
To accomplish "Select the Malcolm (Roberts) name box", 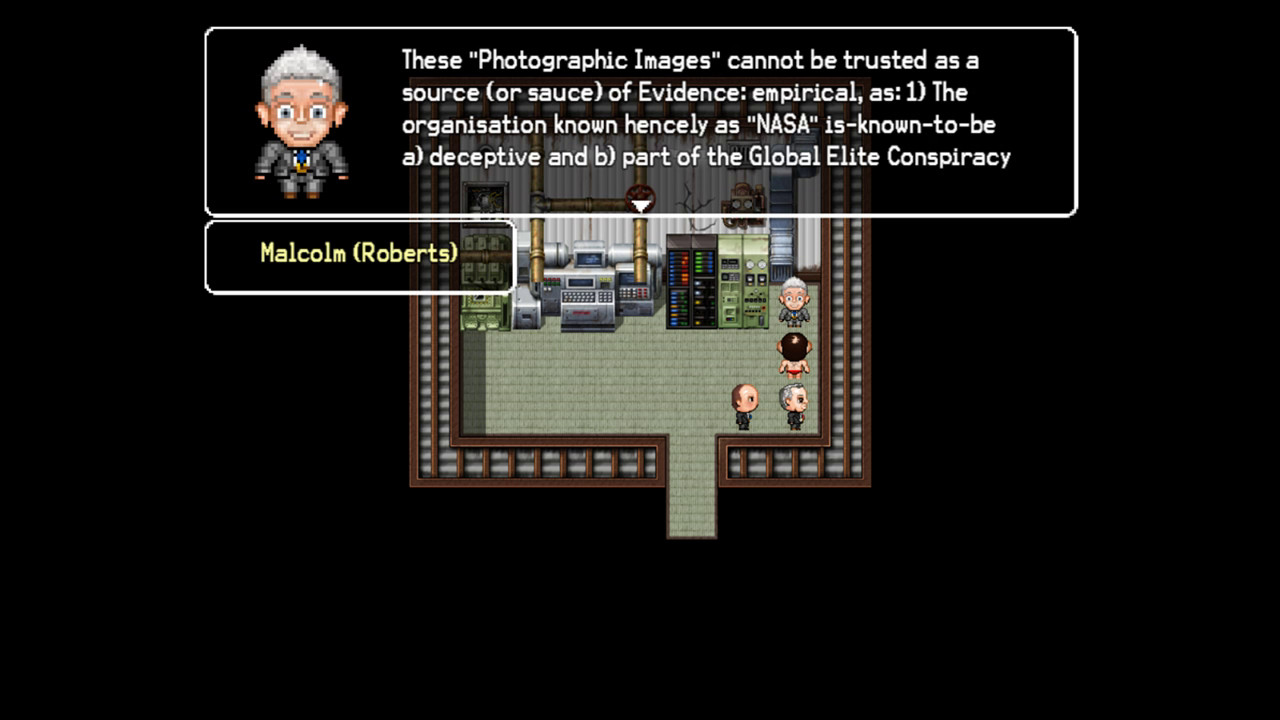I will pyautogui.click(x=358, y=255).
